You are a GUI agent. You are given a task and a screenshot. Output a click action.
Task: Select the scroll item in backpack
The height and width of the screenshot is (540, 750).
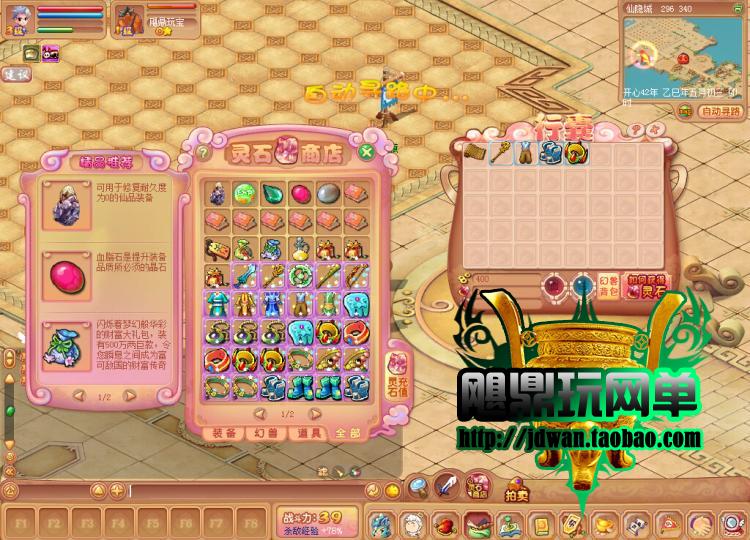click(473, 154)
